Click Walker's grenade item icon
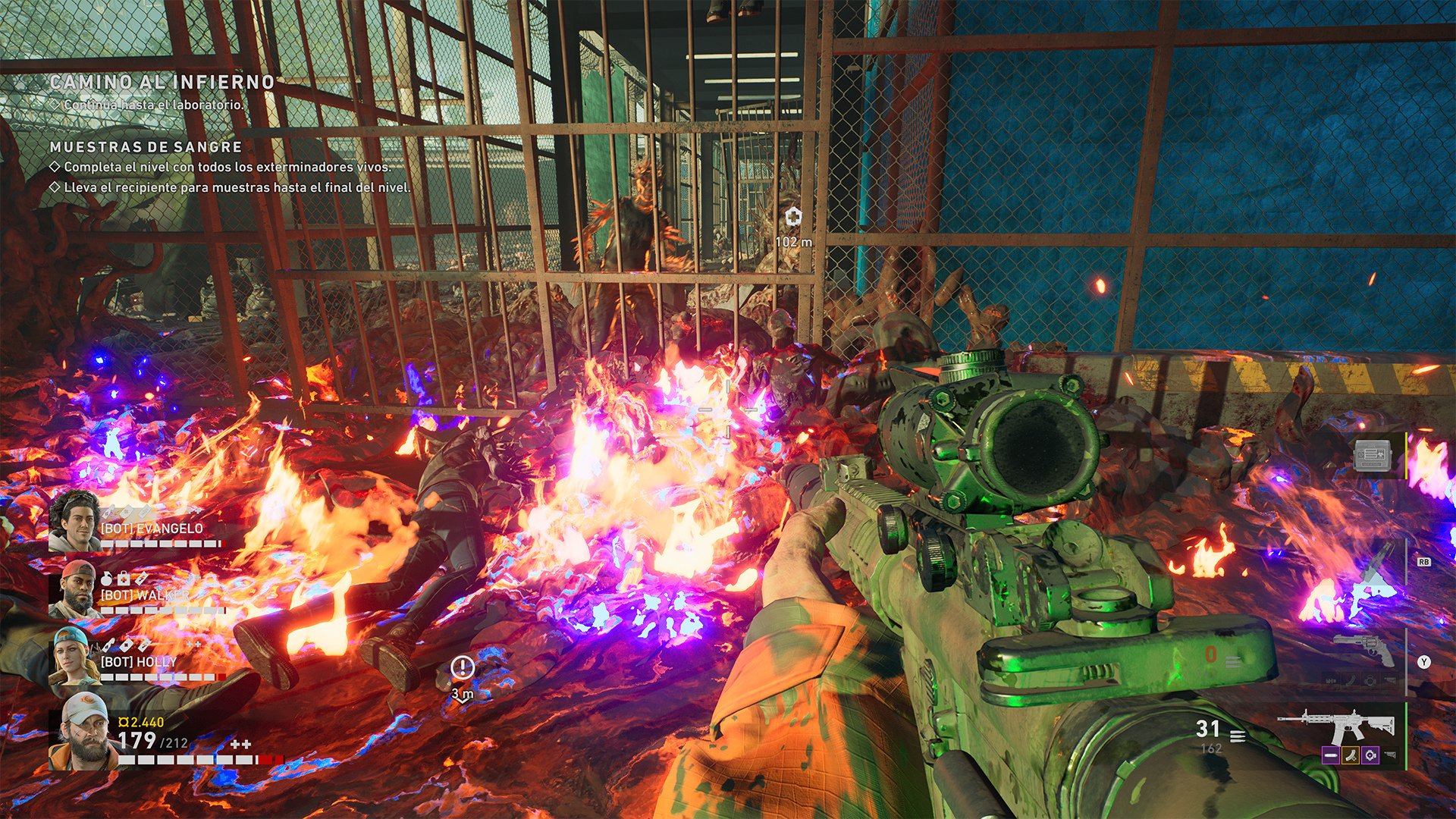Screen dimensions: 1456x819 (x=107, y=579)
